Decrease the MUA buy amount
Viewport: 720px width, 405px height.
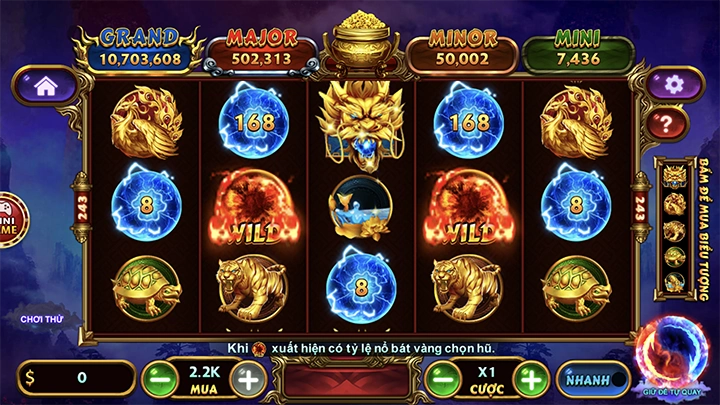(x=156, y=378)
